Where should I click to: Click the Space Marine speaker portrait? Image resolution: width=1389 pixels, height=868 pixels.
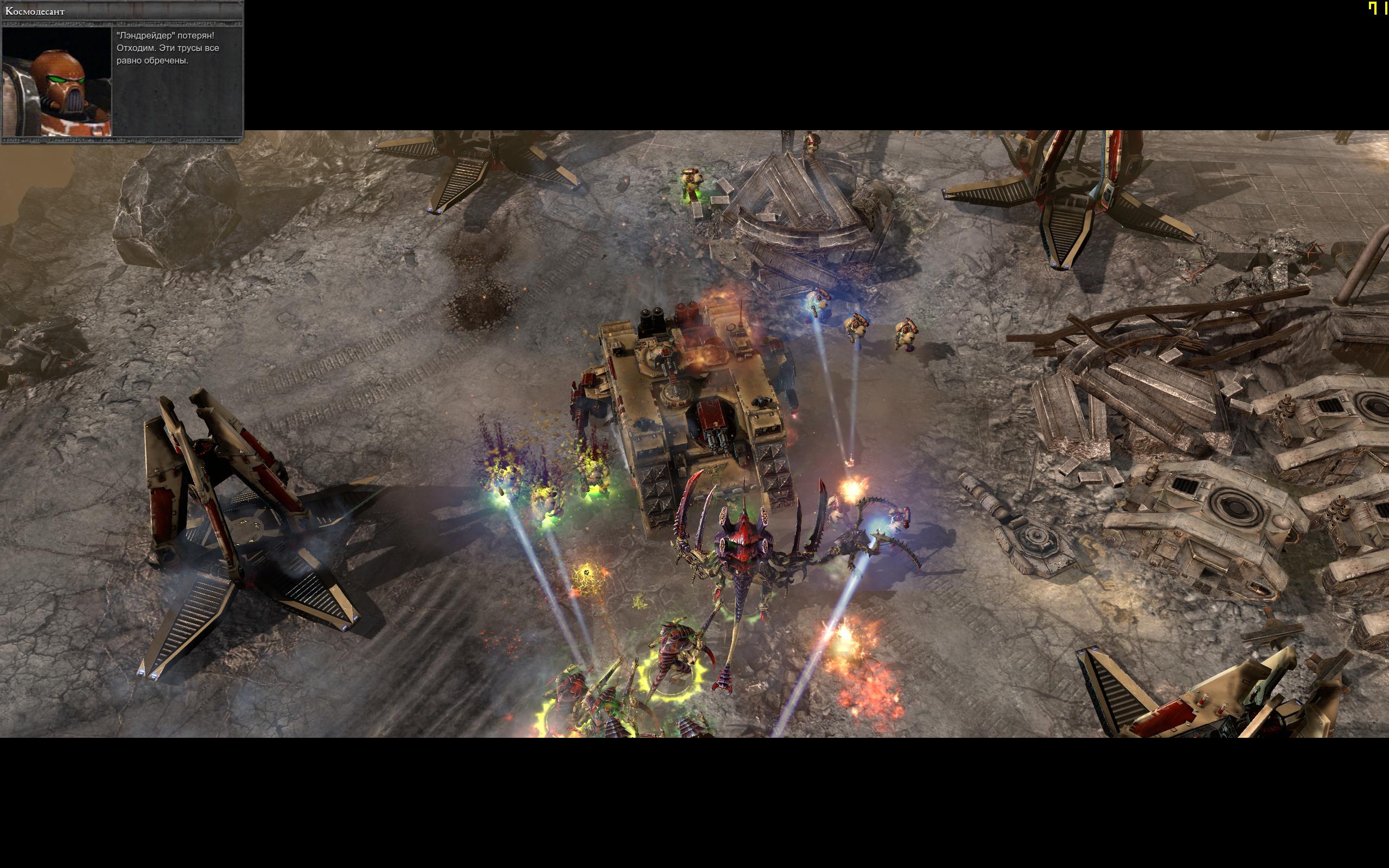click(x=57, y=81)
